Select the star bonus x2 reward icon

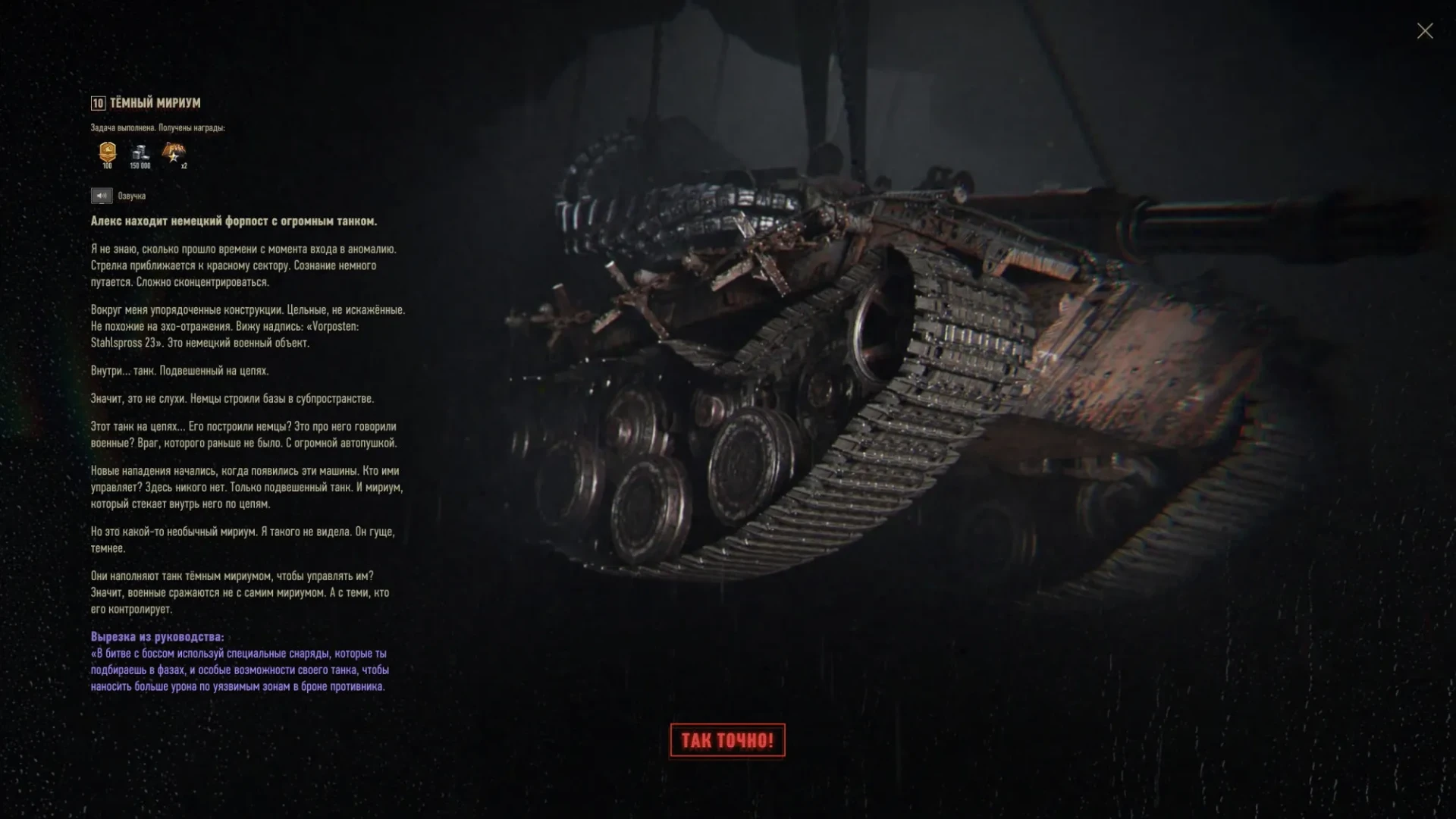tap(174, 153)
